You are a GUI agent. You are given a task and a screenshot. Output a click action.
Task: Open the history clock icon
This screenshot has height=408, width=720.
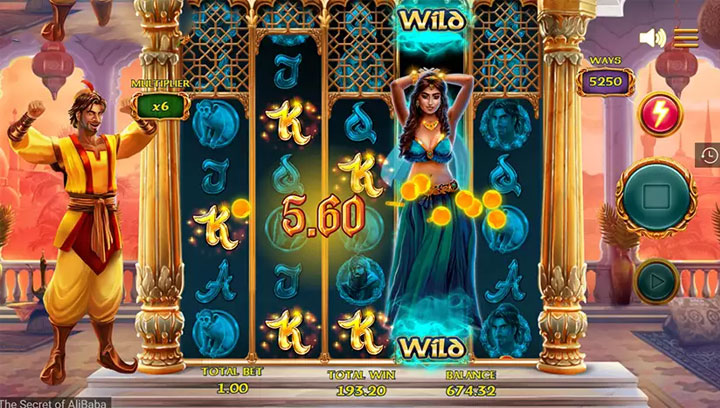pyautogui.click(x=709, y=155)
